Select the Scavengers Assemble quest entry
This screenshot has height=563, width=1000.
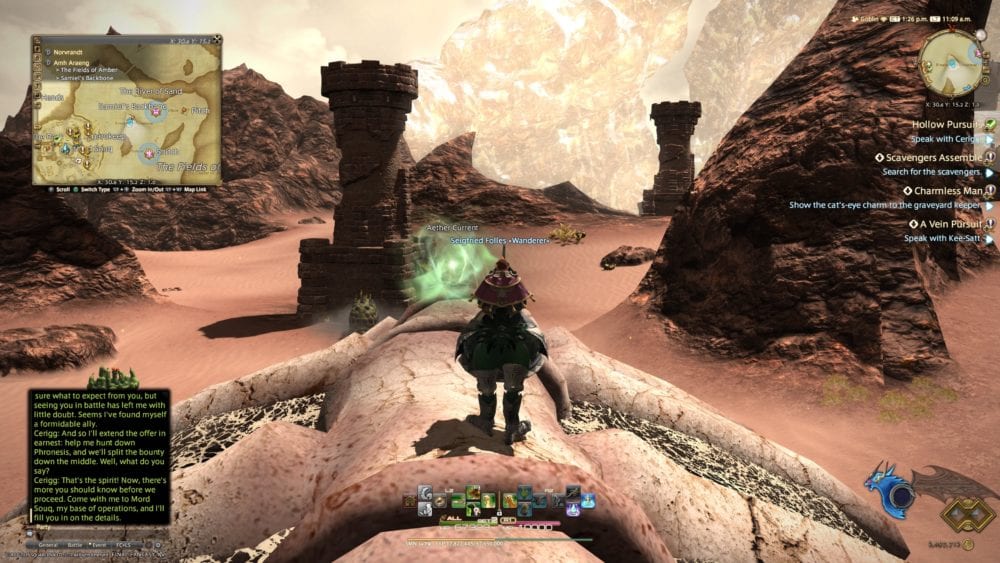932,157
